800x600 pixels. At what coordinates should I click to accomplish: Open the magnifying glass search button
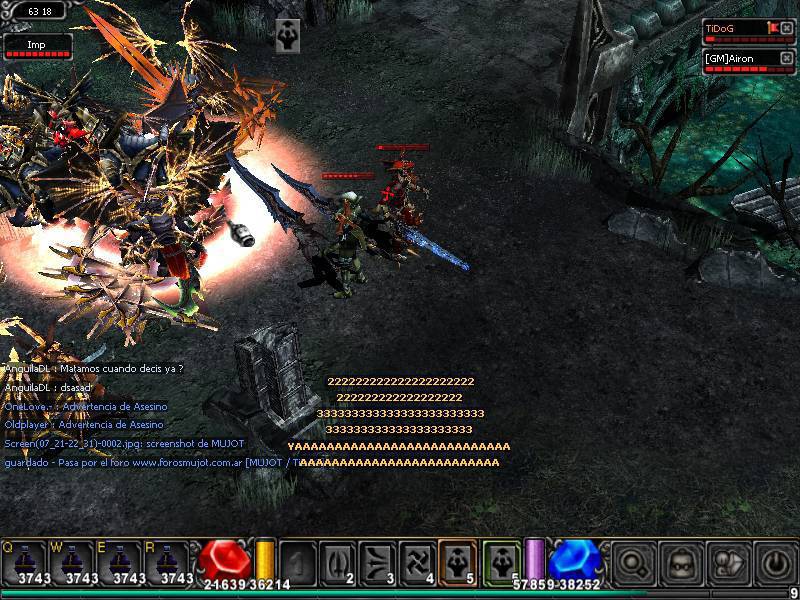tap(634, 564)
